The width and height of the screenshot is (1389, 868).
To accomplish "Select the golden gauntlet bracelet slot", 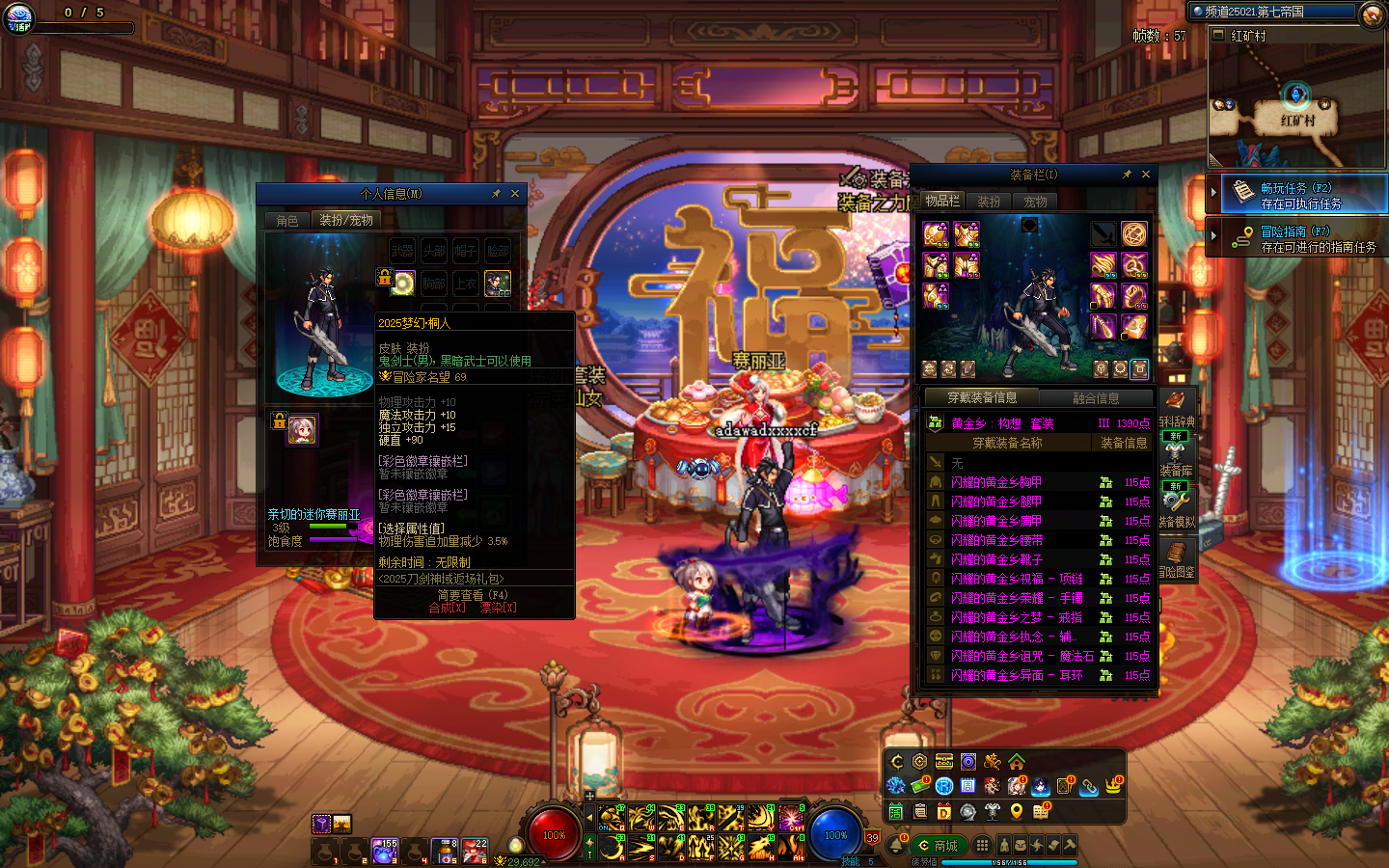I will [1103, 264].
